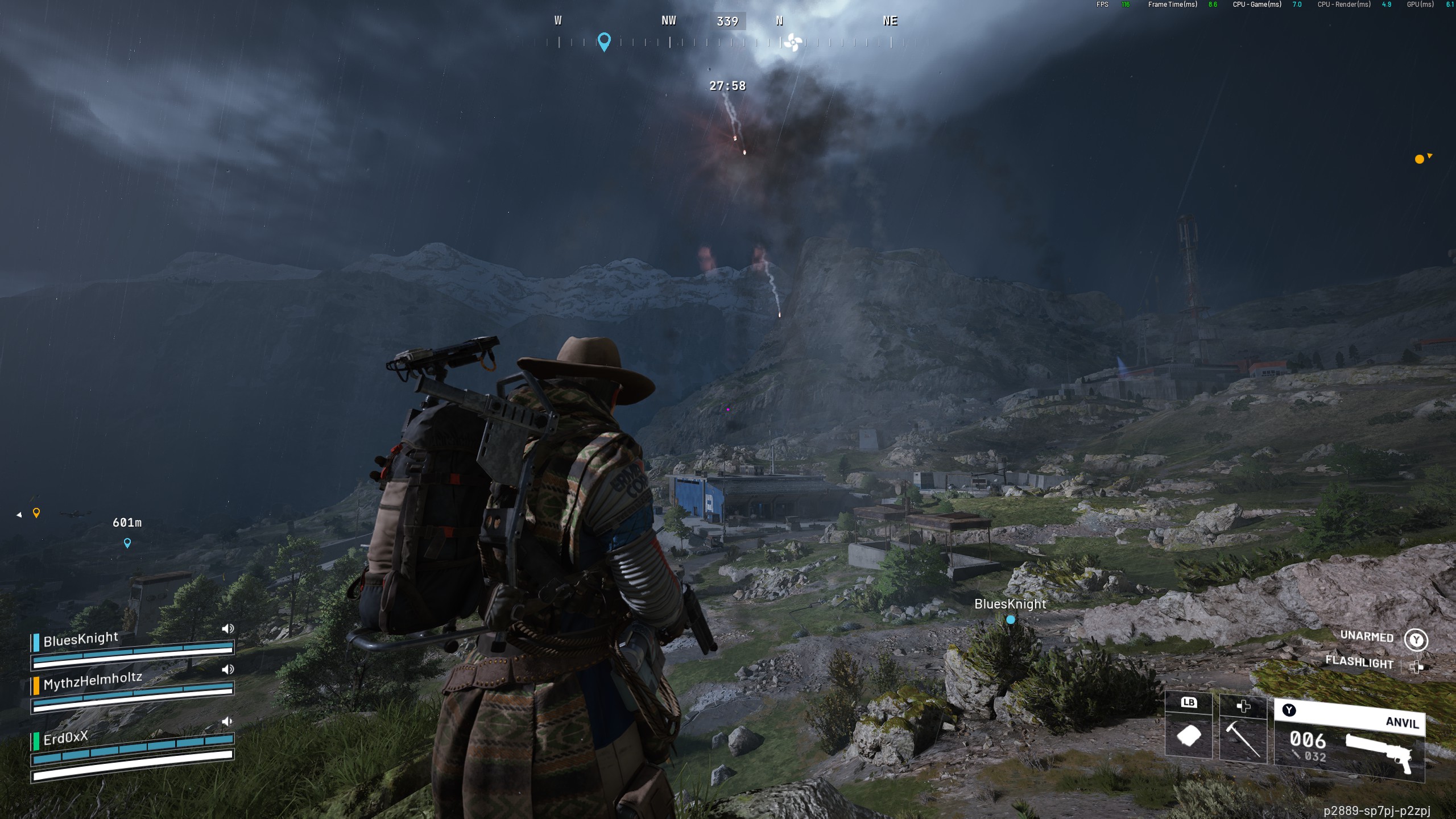Select ErdOxX in the squad list
1456x819 pixels.
click(66, 738)
